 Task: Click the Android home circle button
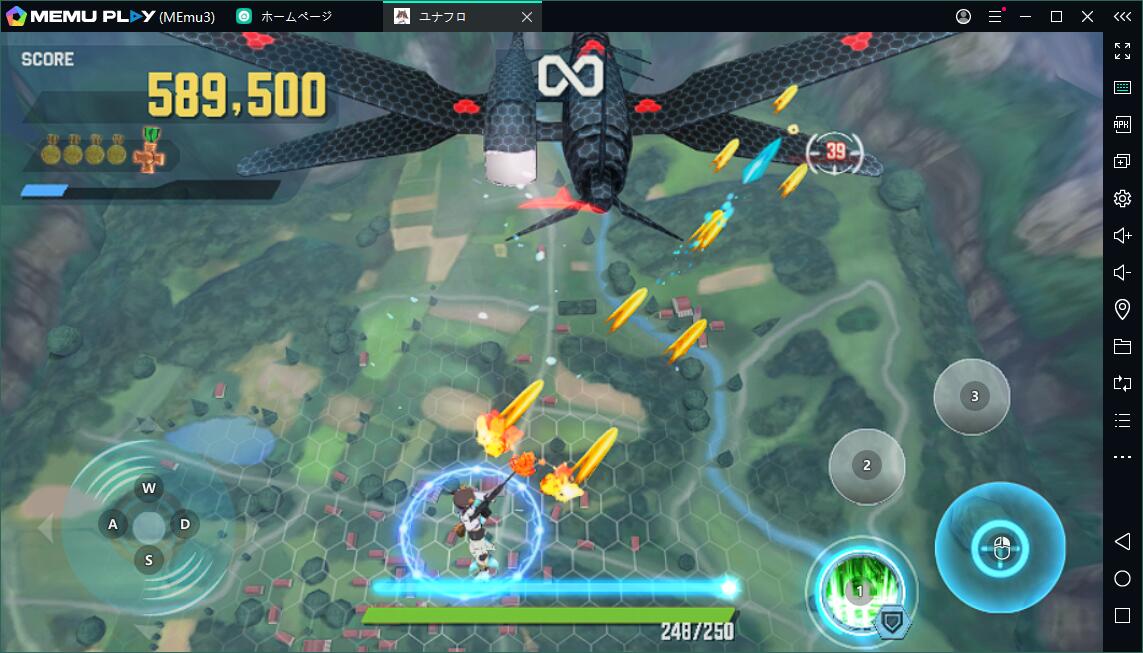pyautogui.click(x=1122, y=578)
